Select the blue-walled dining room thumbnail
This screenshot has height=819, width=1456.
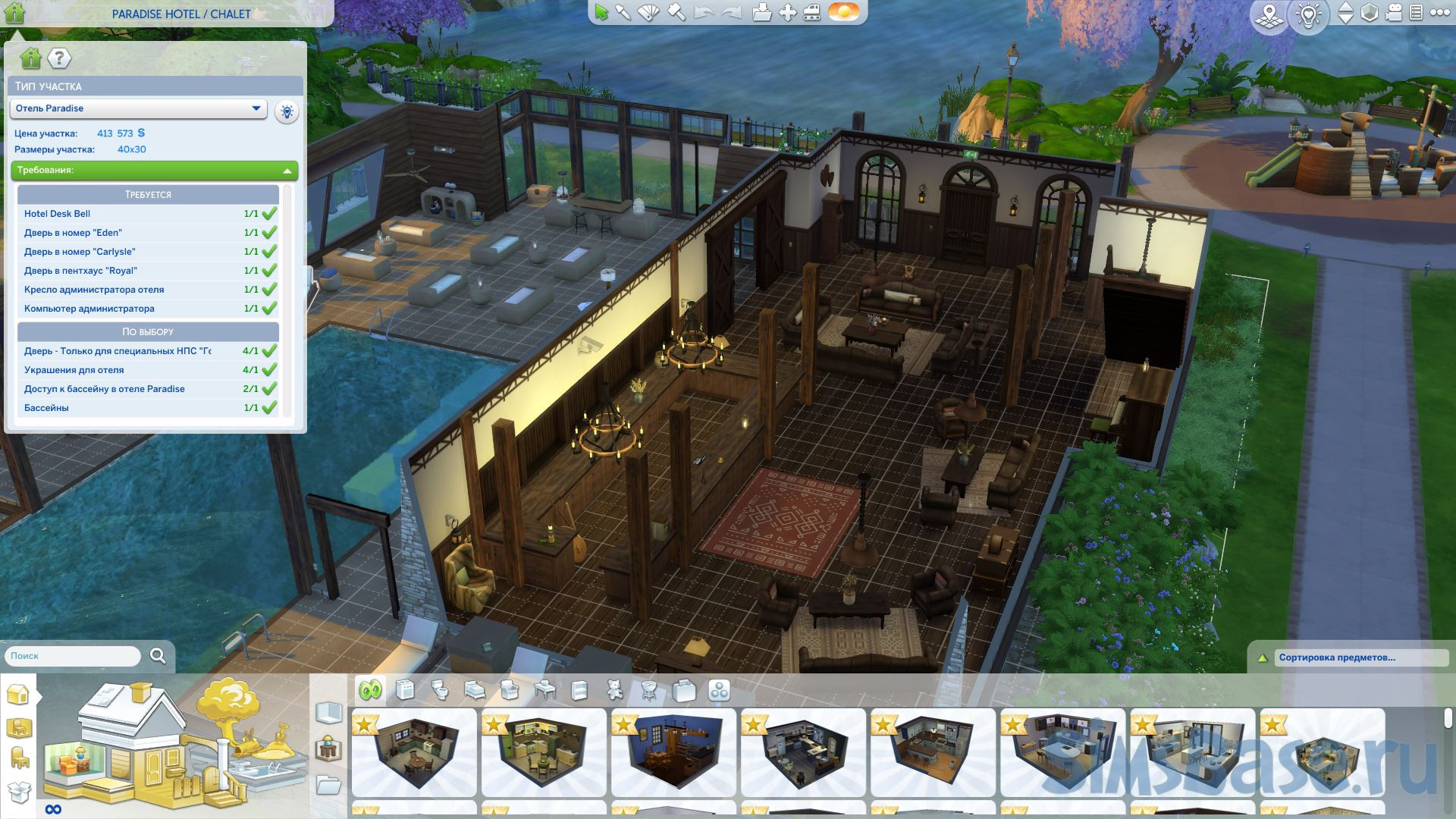point(673,752)
